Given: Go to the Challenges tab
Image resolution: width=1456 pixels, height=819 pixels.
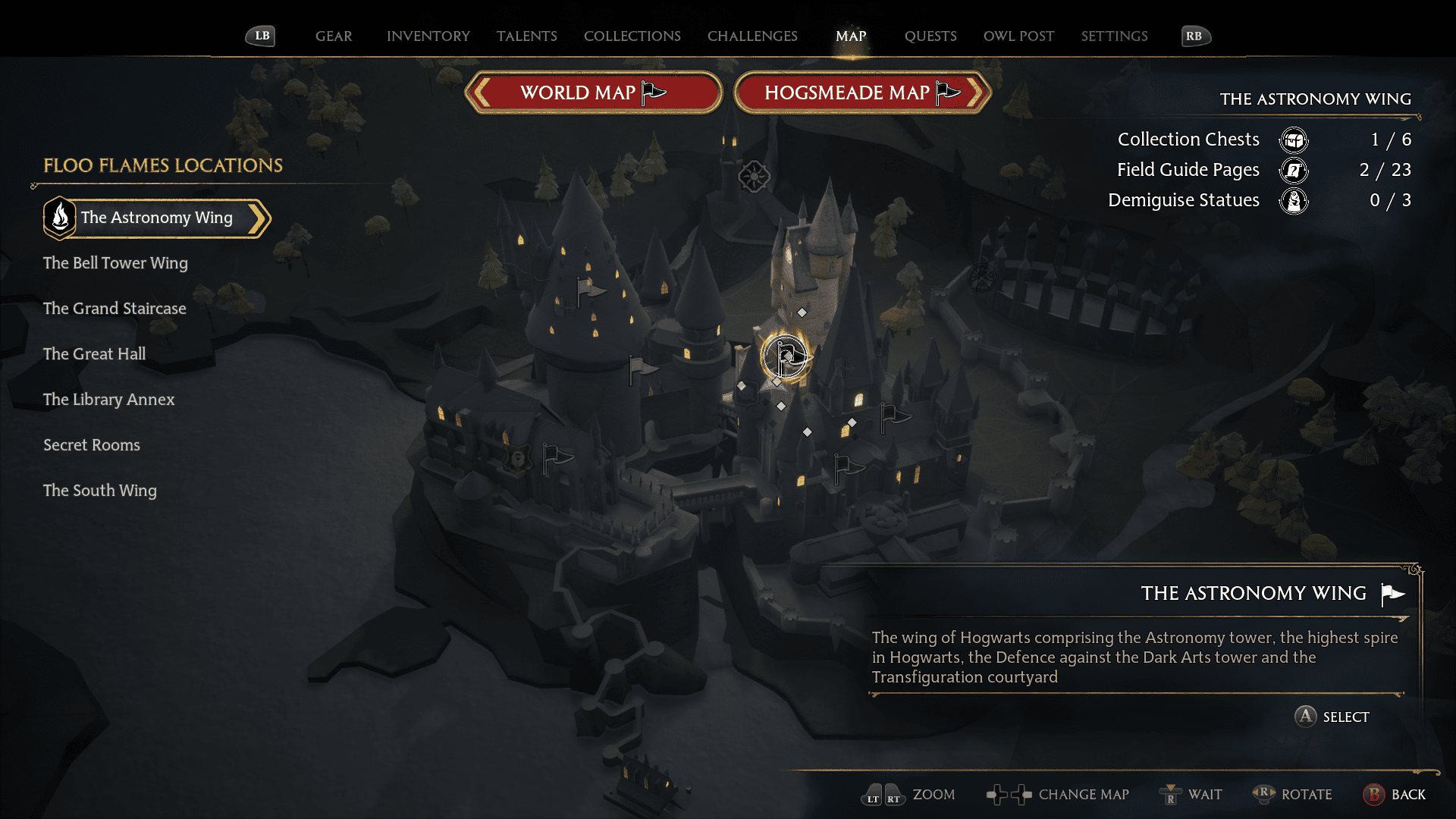Looking at the screenshot, I should coord(752,36).
